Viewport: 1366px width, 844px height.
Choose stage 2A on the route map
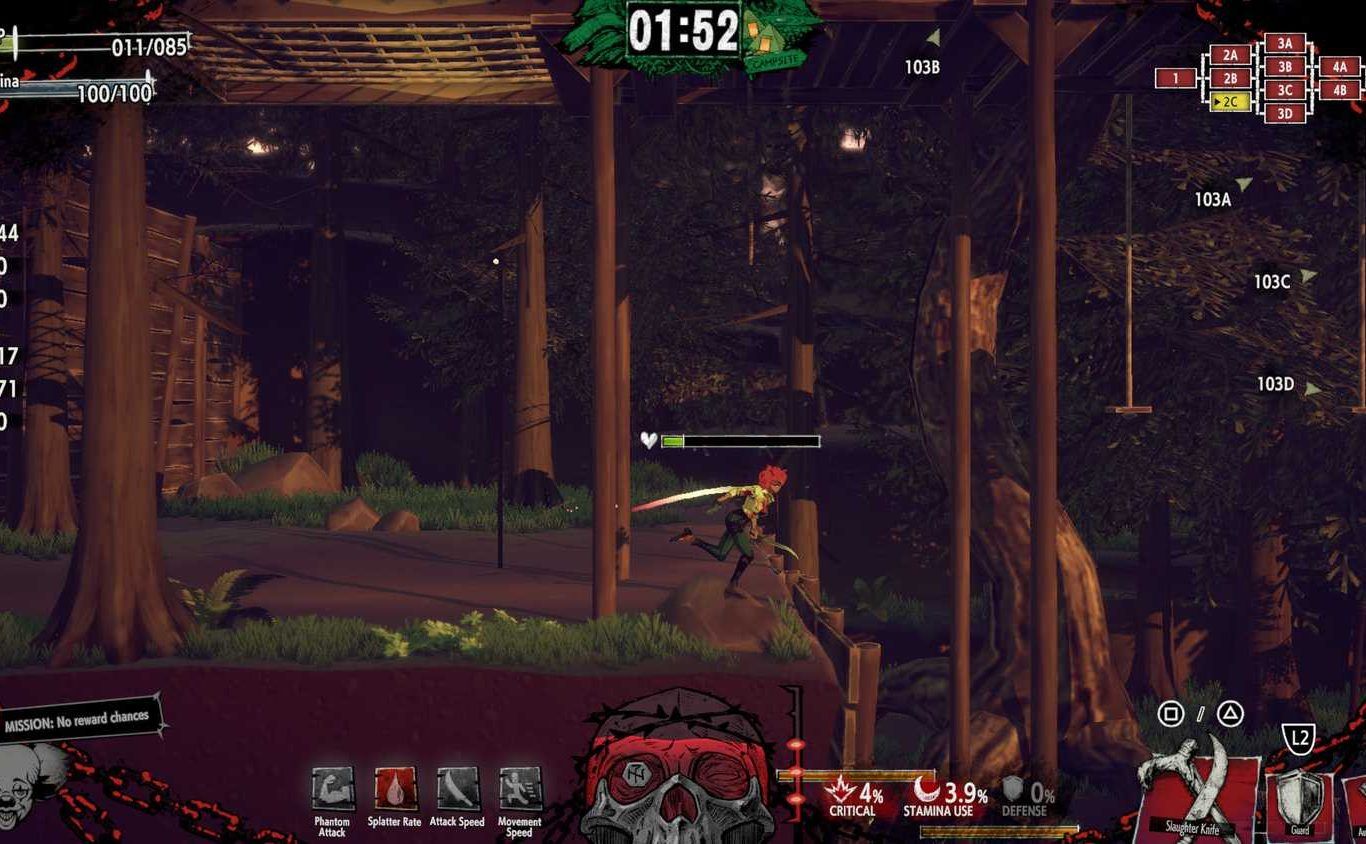click(1230, 55)
